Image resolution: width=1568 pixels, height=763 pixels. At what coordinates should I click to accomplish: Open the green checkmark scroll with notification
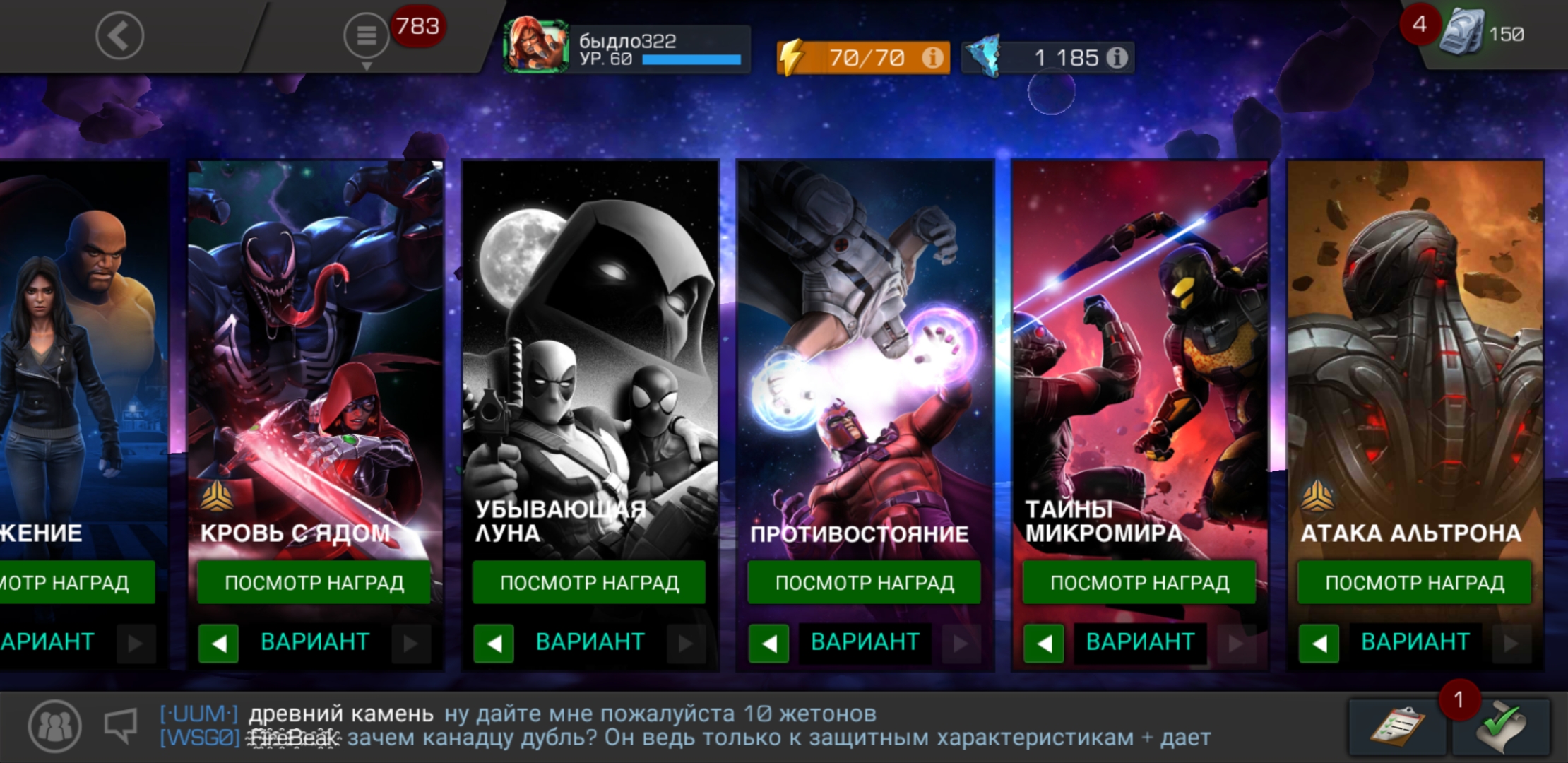[1502, 727]
